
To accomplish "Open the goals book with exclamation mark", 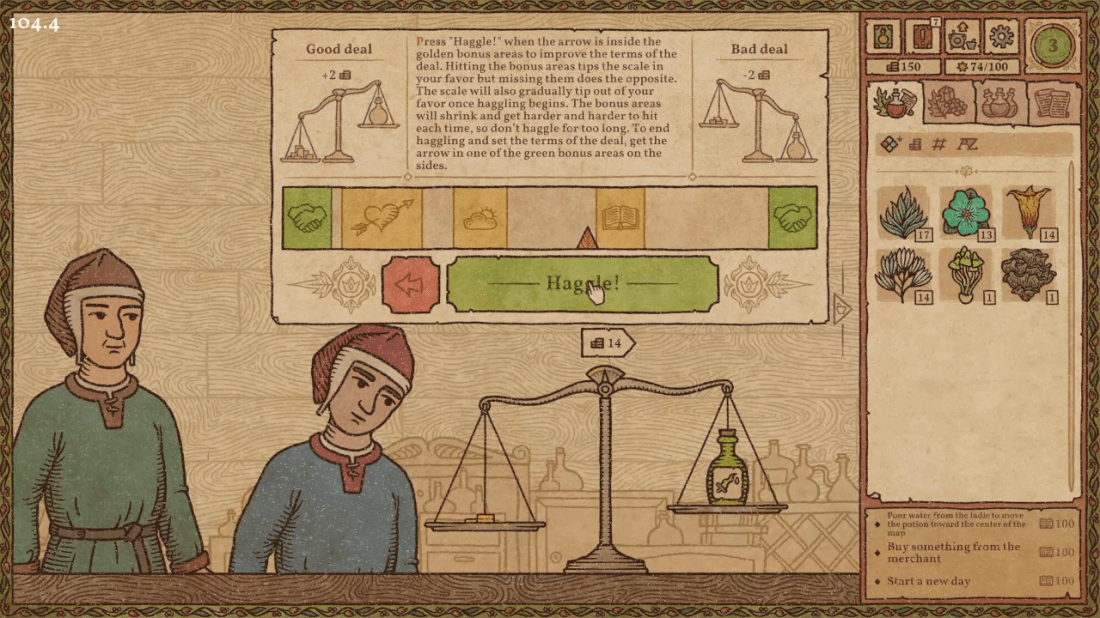I will (x=920, y=38).
